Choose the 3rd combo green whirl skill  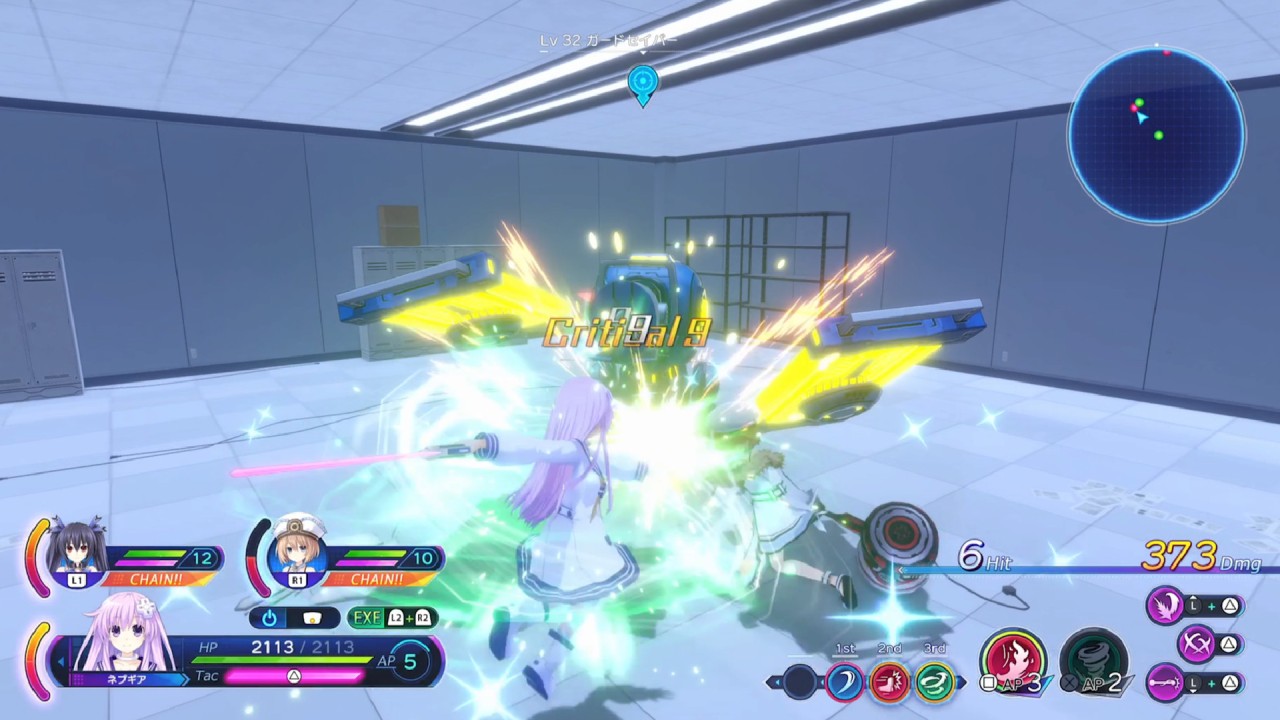coord(935,682)
